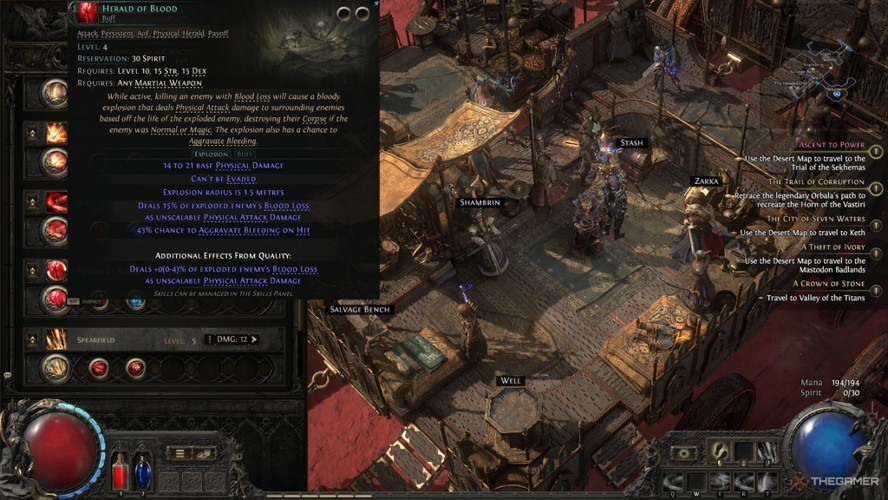This screenshot has width=888, height=500.
Task: Select the Herald of Blood gem icon
Action: 86,12
